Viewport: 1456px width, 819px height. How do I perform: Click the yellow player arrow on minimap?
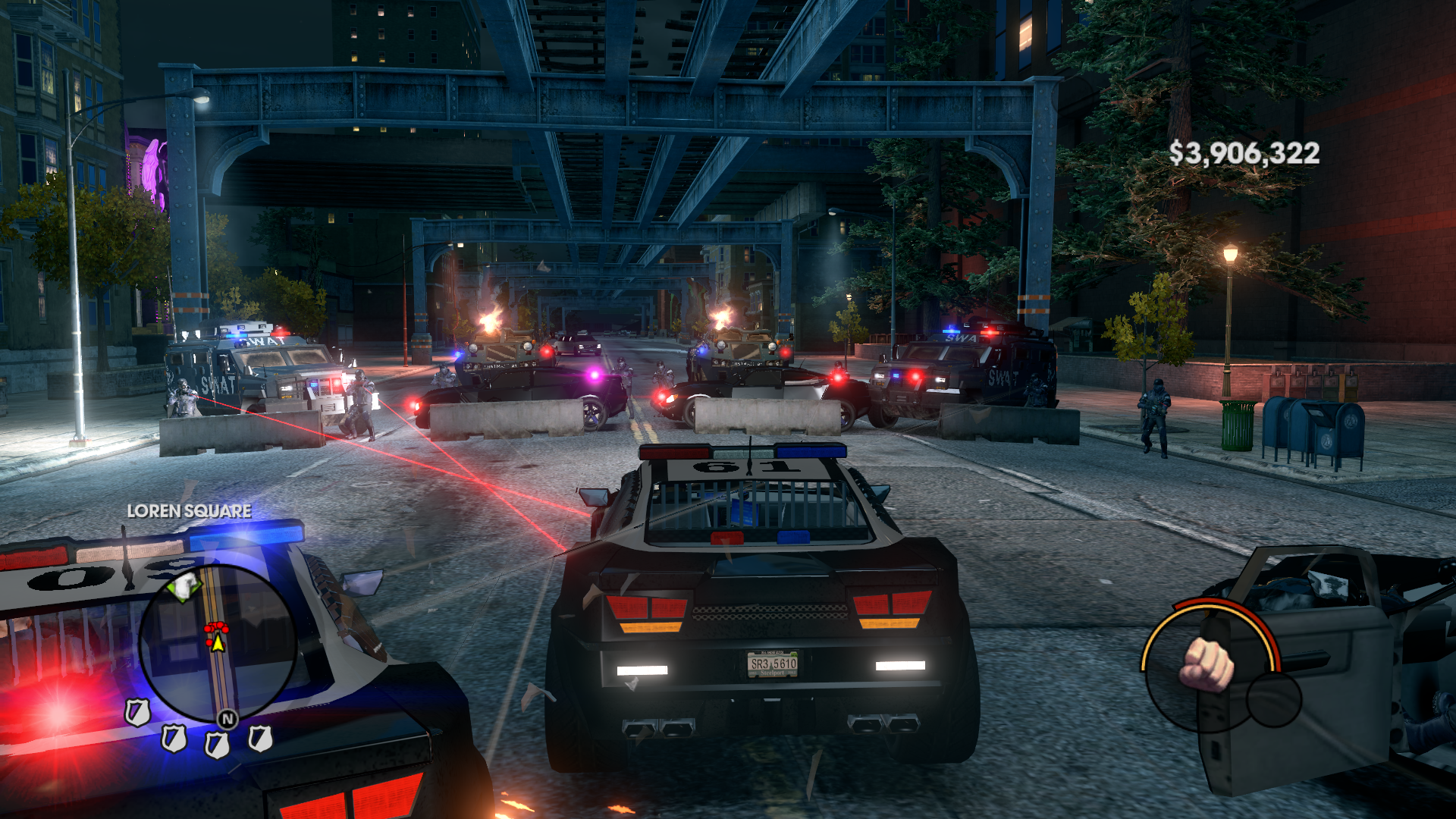(x=218, y=644)
